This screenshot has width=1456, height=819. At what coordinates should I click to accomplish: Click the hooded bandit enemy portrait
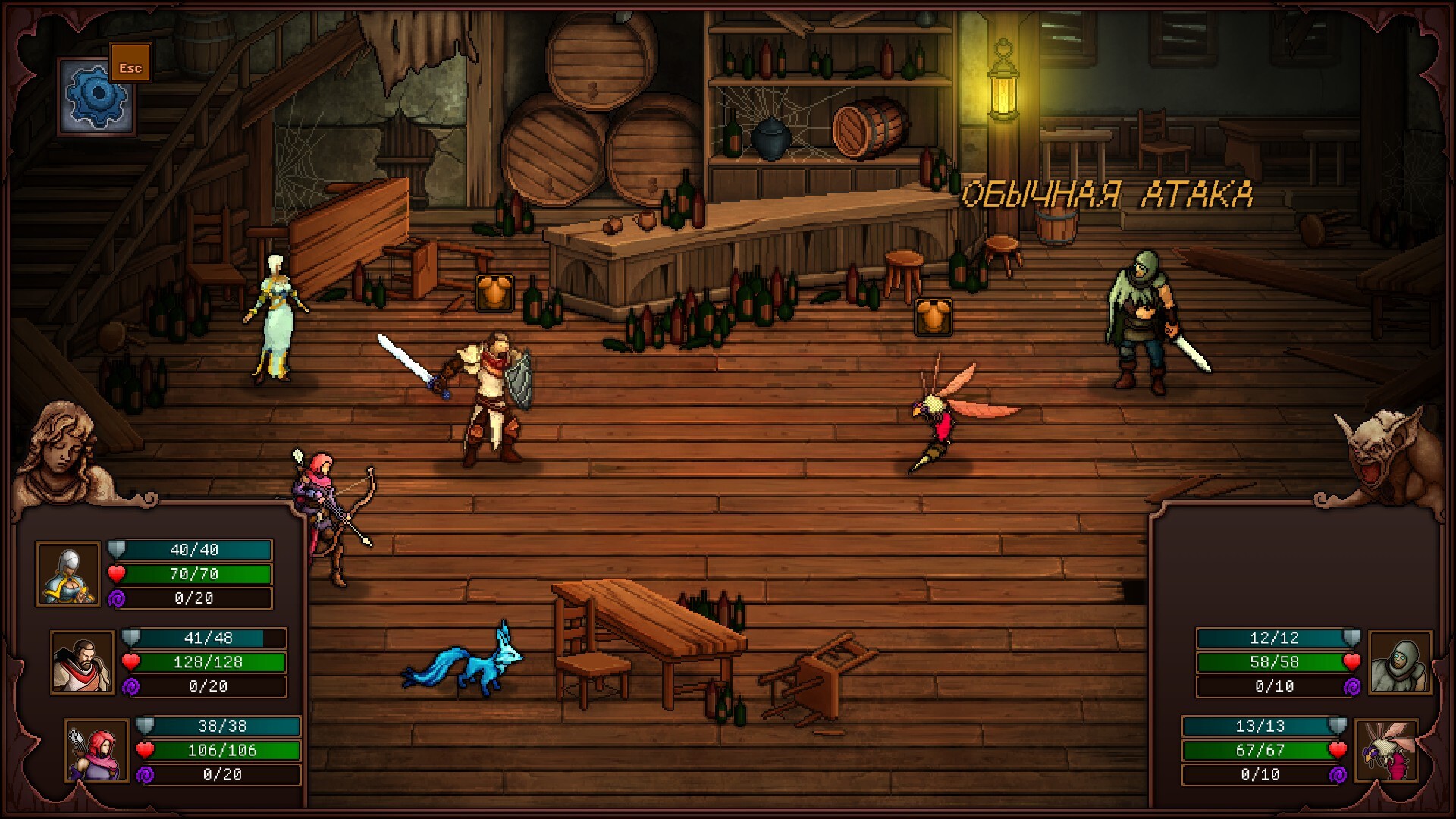point(1400,663)
